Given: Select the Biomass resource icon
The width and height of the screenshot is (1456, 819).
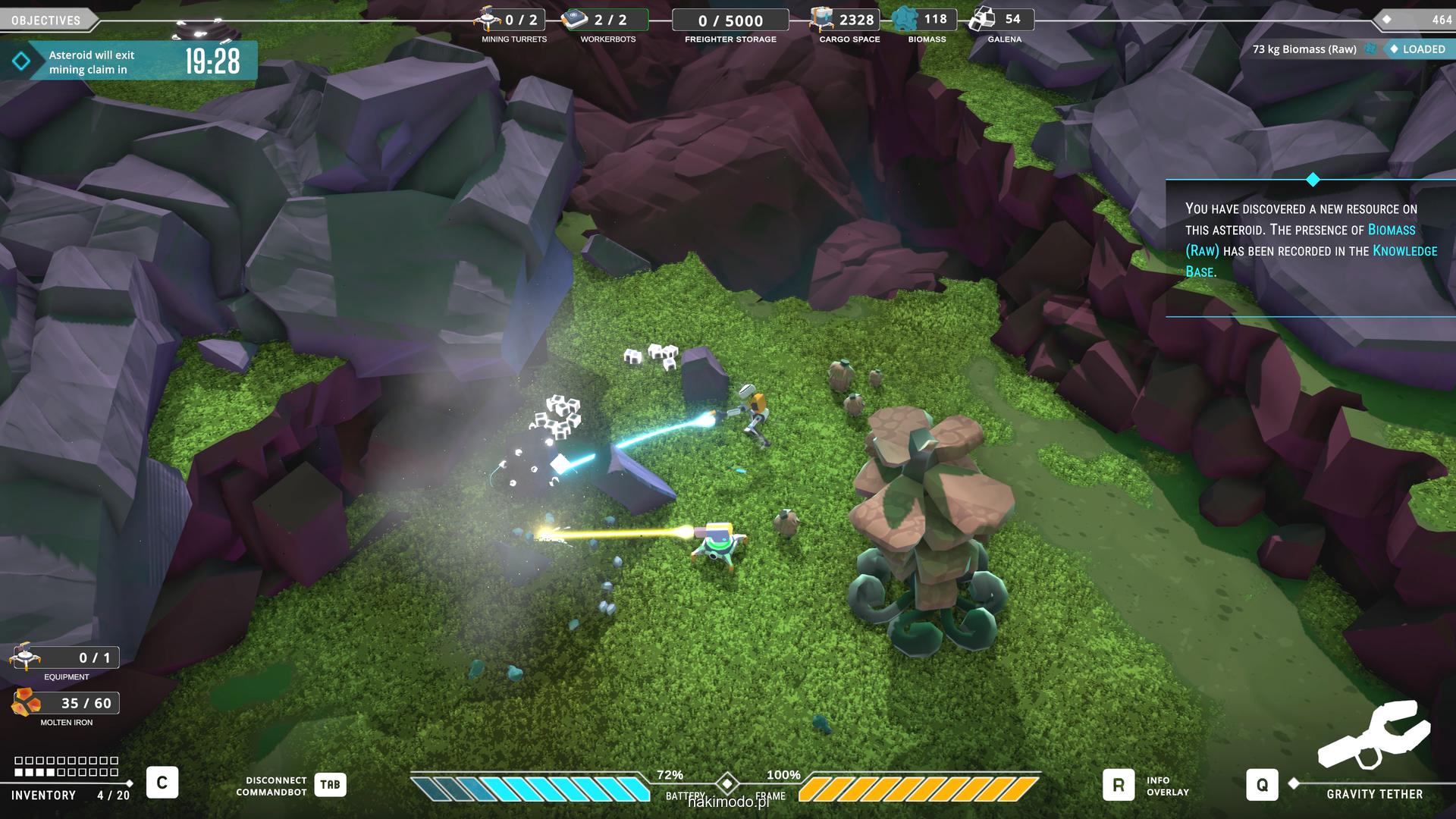Looking at the screenshot, I should (905, 19).
